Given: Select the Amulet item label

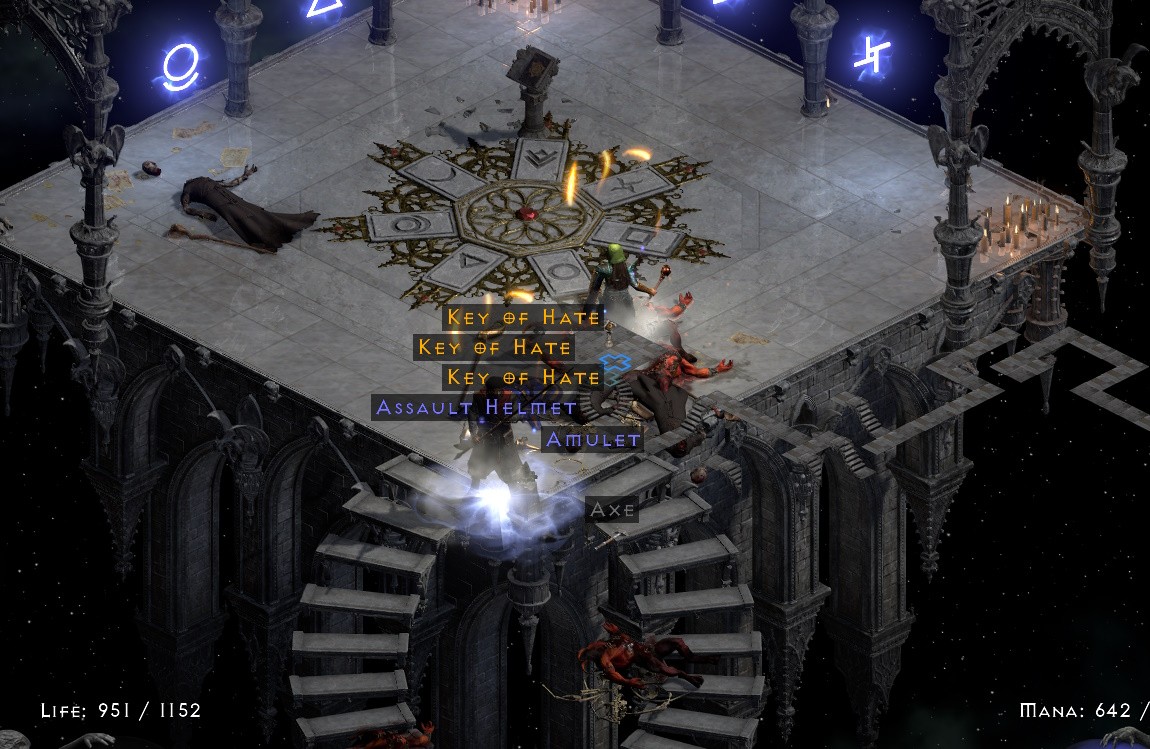Looking at the screenshot, I should (x=592, y=439).
